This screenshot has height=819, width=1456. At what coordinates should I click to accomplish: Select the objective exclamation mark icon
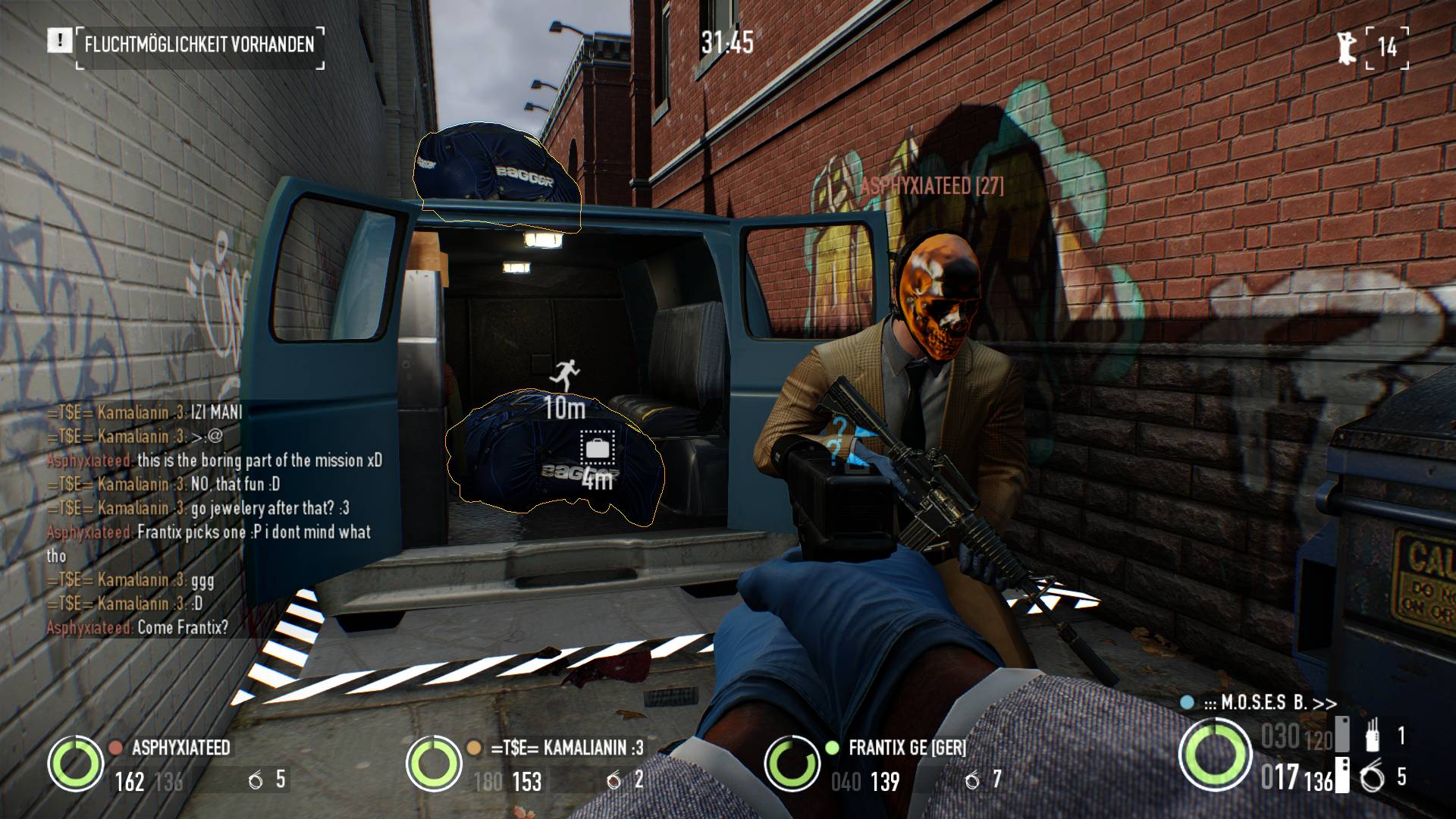[58, 41]
